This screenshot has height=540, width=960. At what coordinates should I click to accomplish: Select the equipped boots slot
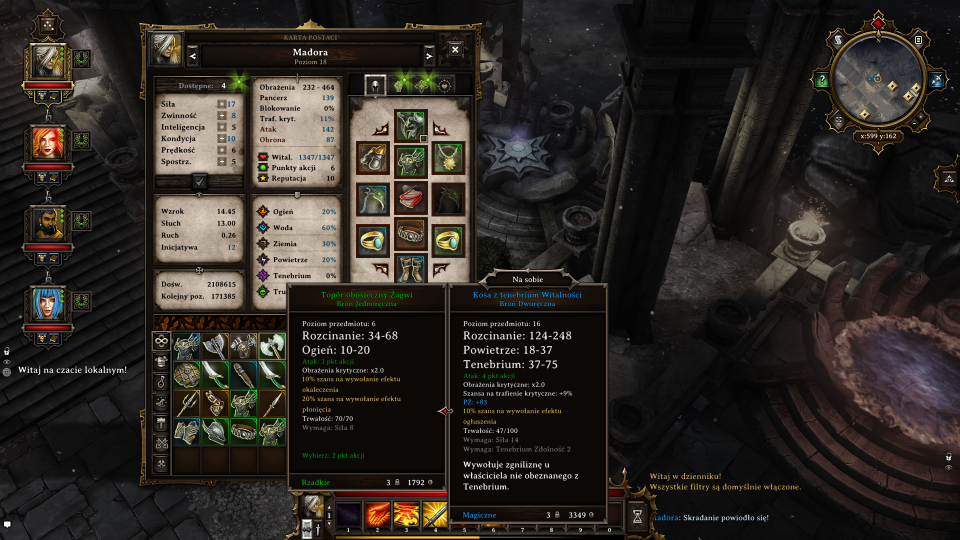[x=410, y=270]
